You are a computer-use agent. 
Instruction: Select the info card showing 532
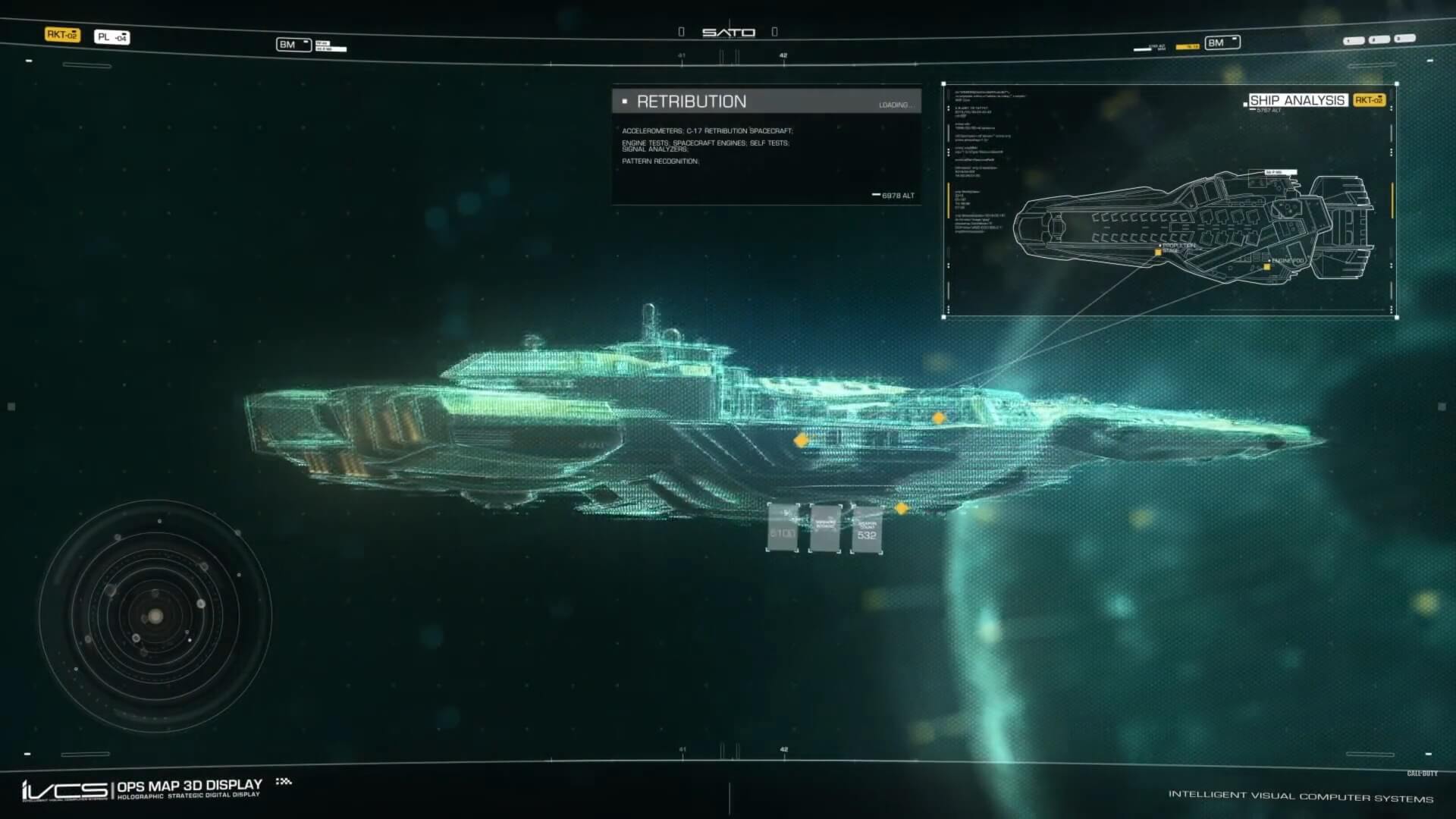[x=866, y=529]
